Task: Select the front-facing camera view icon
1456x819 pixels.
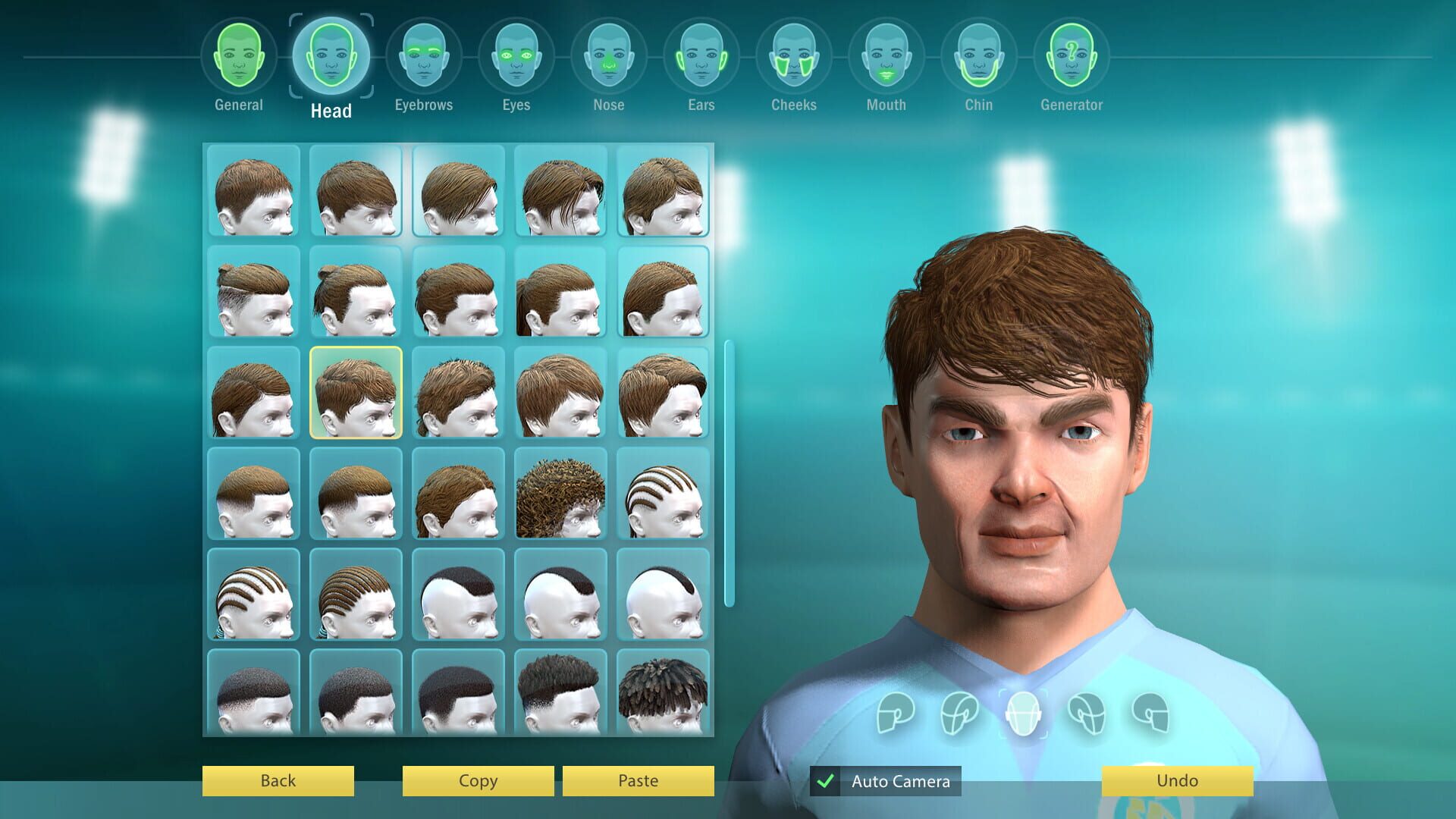Action: 1024,714
